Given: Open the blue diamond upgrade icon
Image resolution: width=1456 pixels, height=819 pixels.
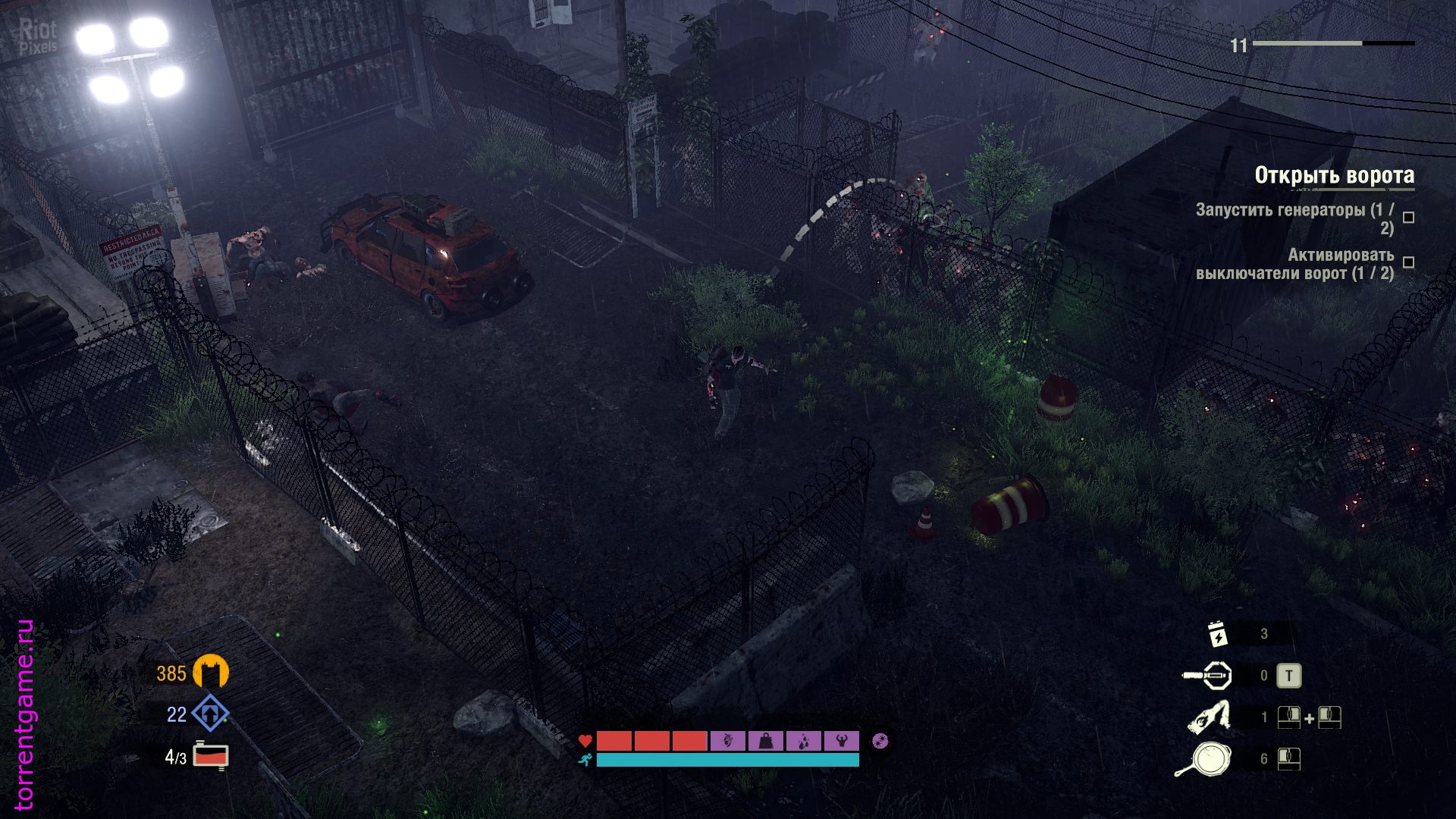Looking at the screenshot, I should tap(210, 714).
